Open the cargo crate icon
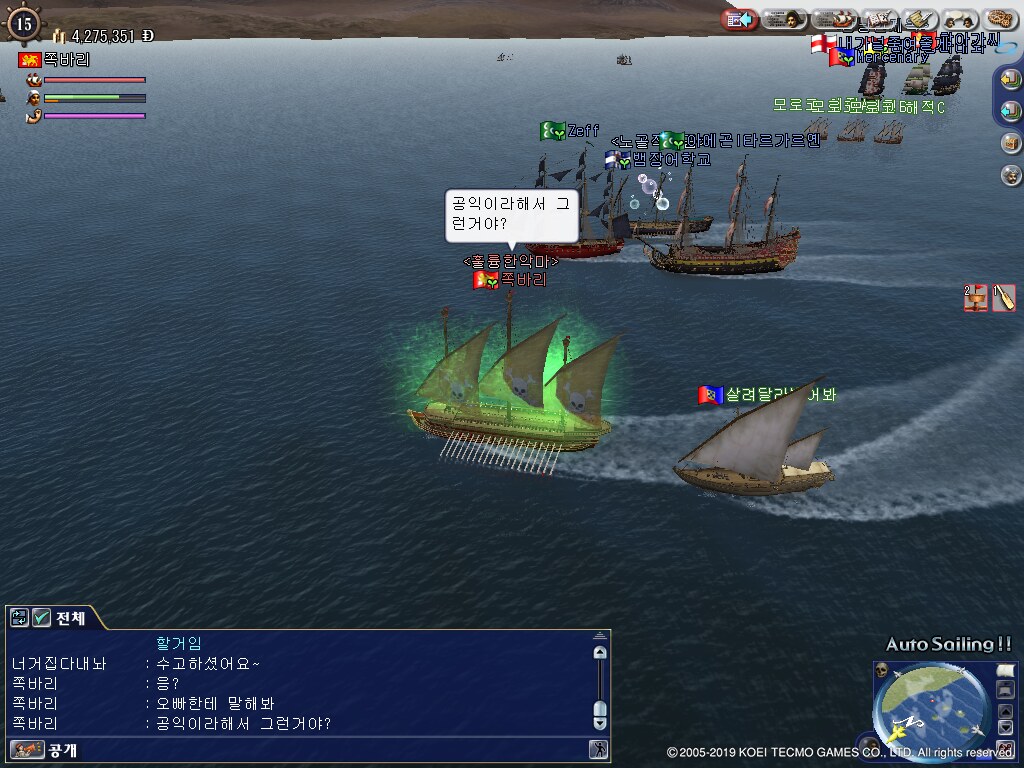This screenshot has height=768, width=1024. 1010,142
